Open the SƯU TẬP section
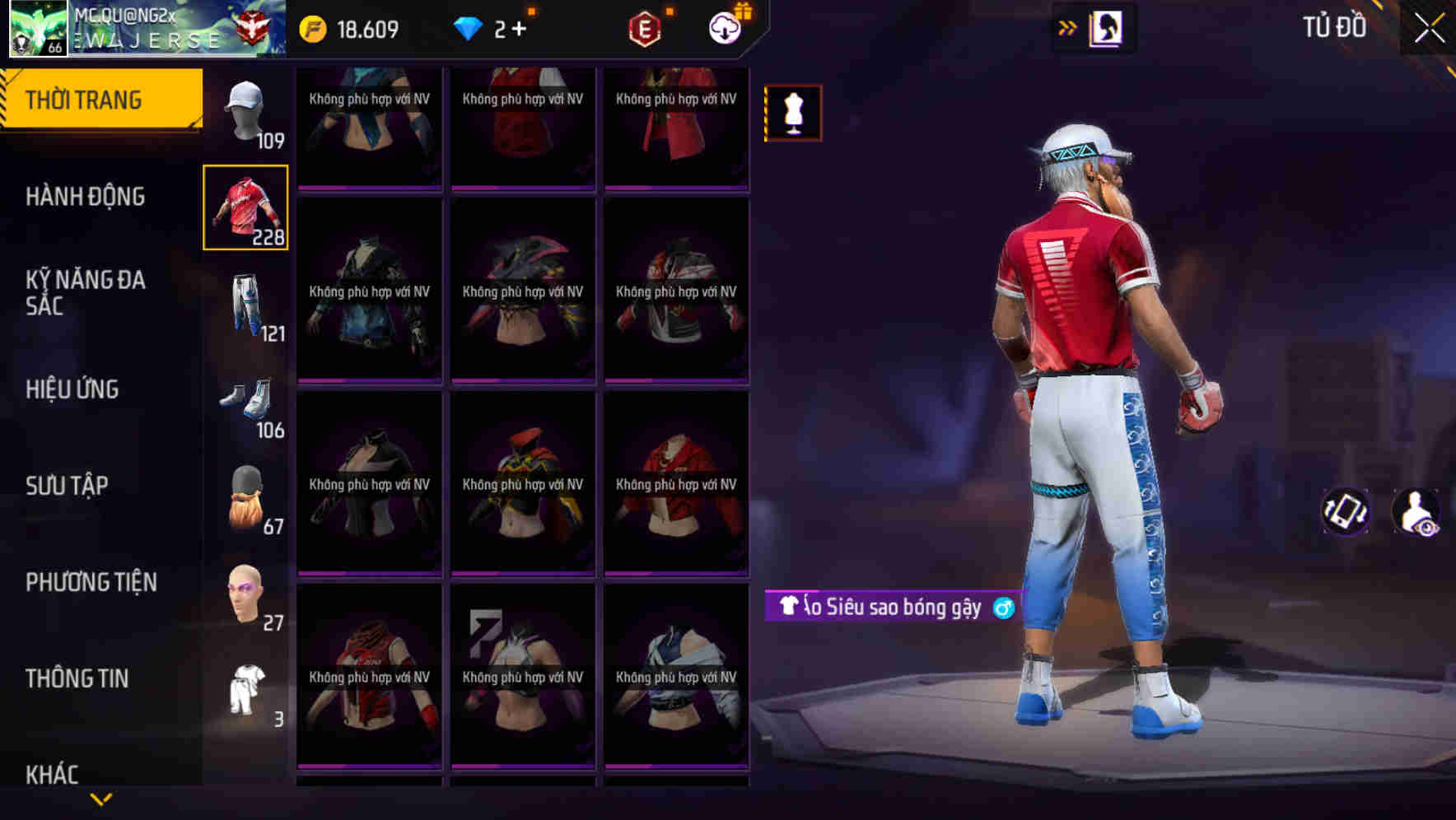 coord(68,486)
